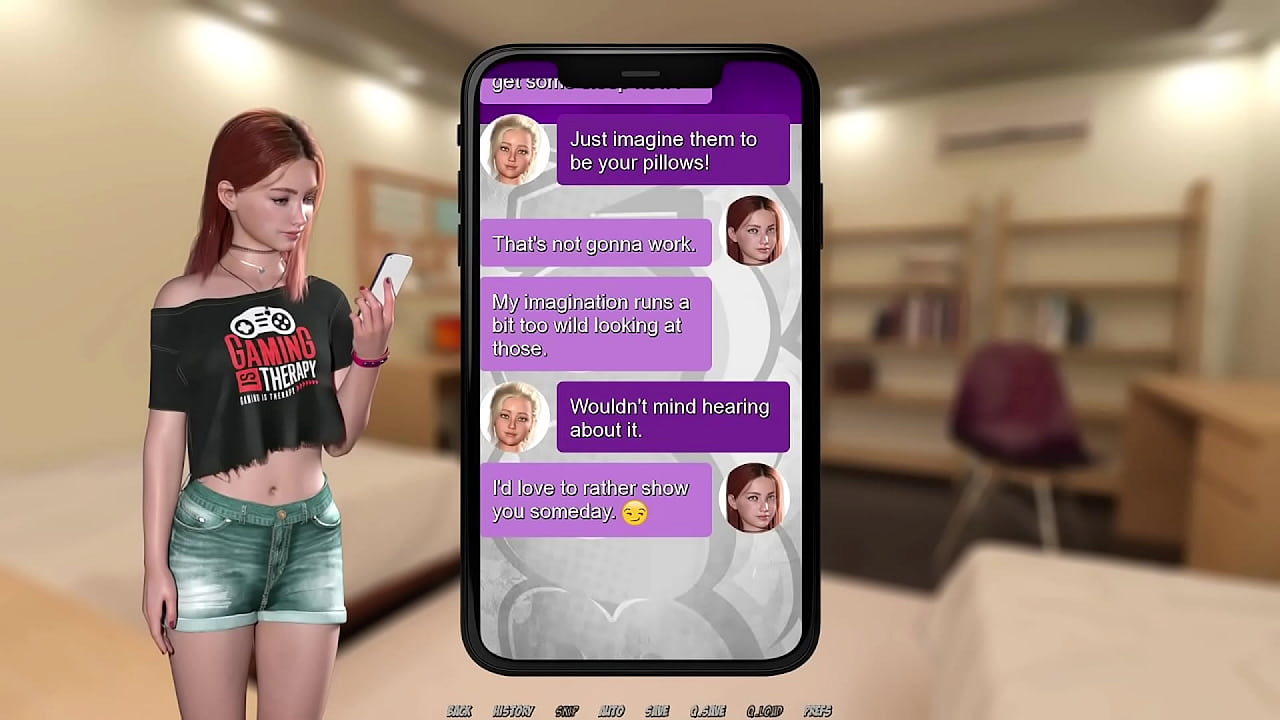
Task: Toggle Auto advance mode
Action: tap(611, 711)
